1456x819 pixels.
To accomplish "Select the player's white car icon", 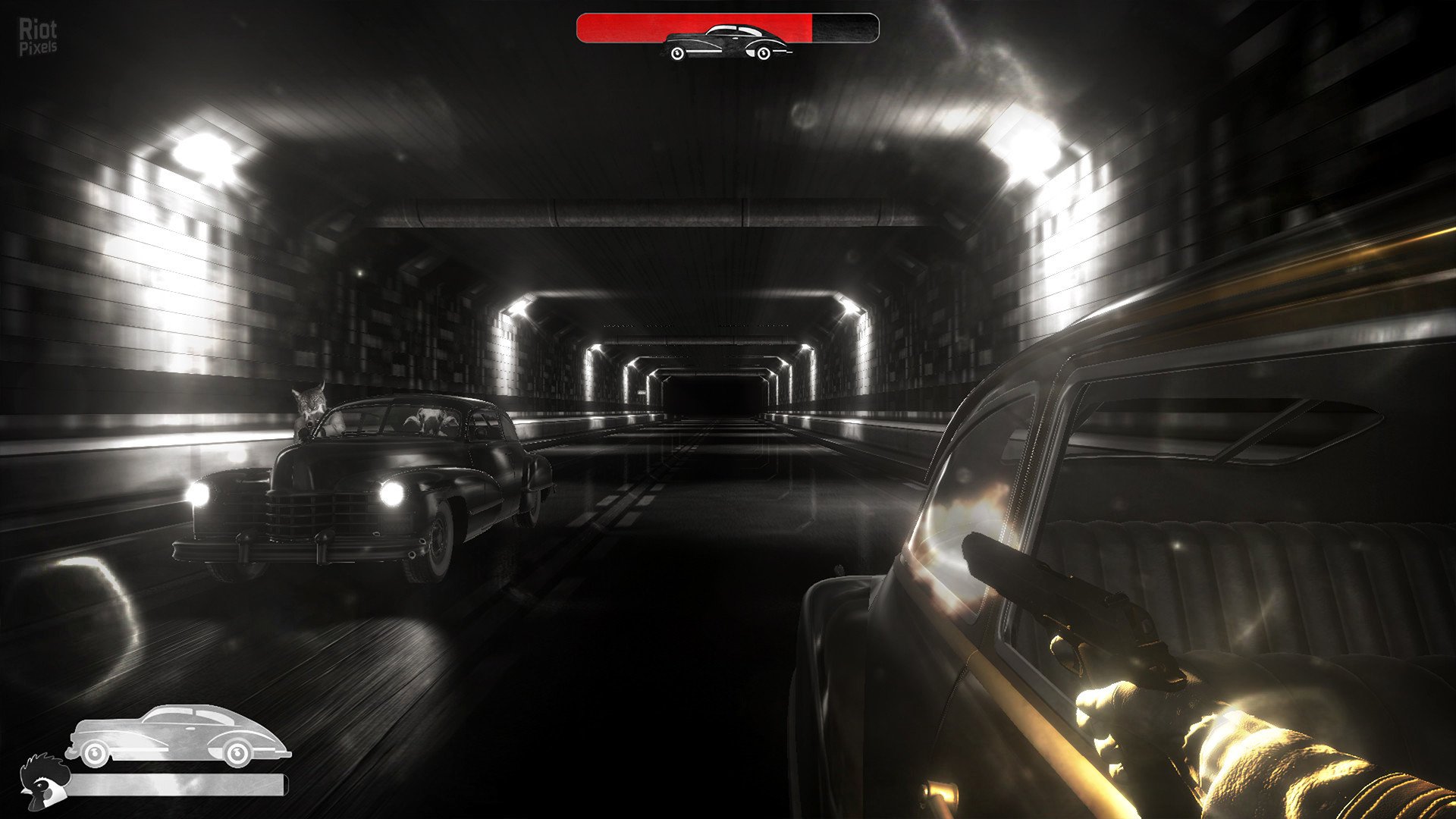I will (177, 735).
